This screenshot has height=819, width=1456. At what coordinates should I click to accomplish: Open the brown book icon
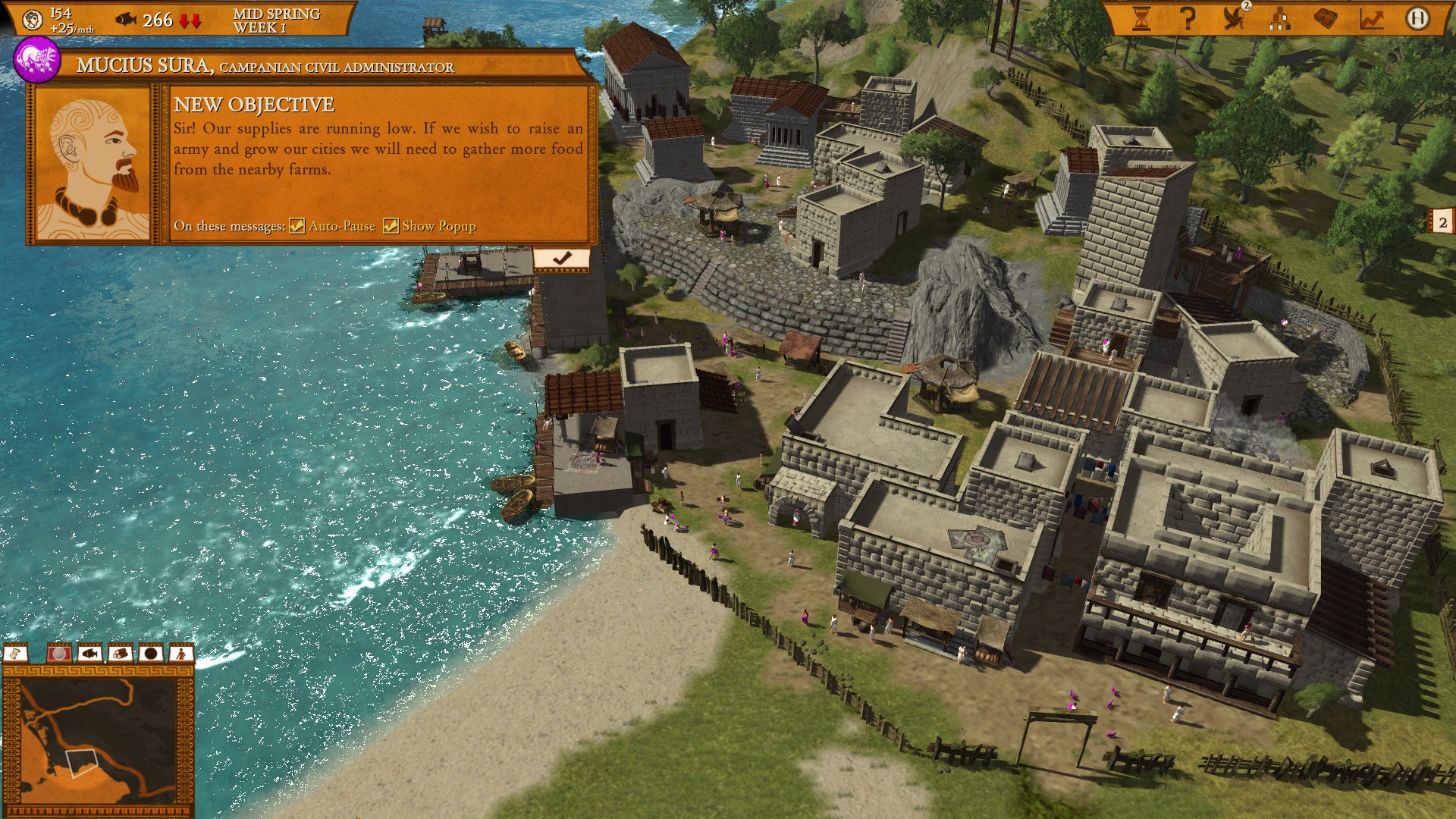point(1326,18)
